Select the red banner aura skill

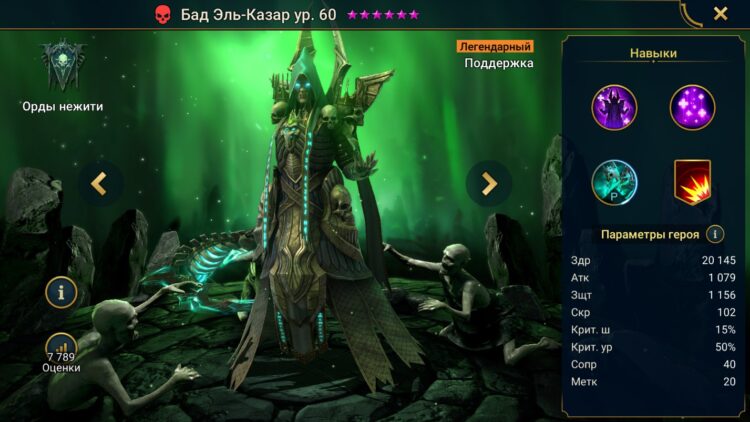(692, 183)
